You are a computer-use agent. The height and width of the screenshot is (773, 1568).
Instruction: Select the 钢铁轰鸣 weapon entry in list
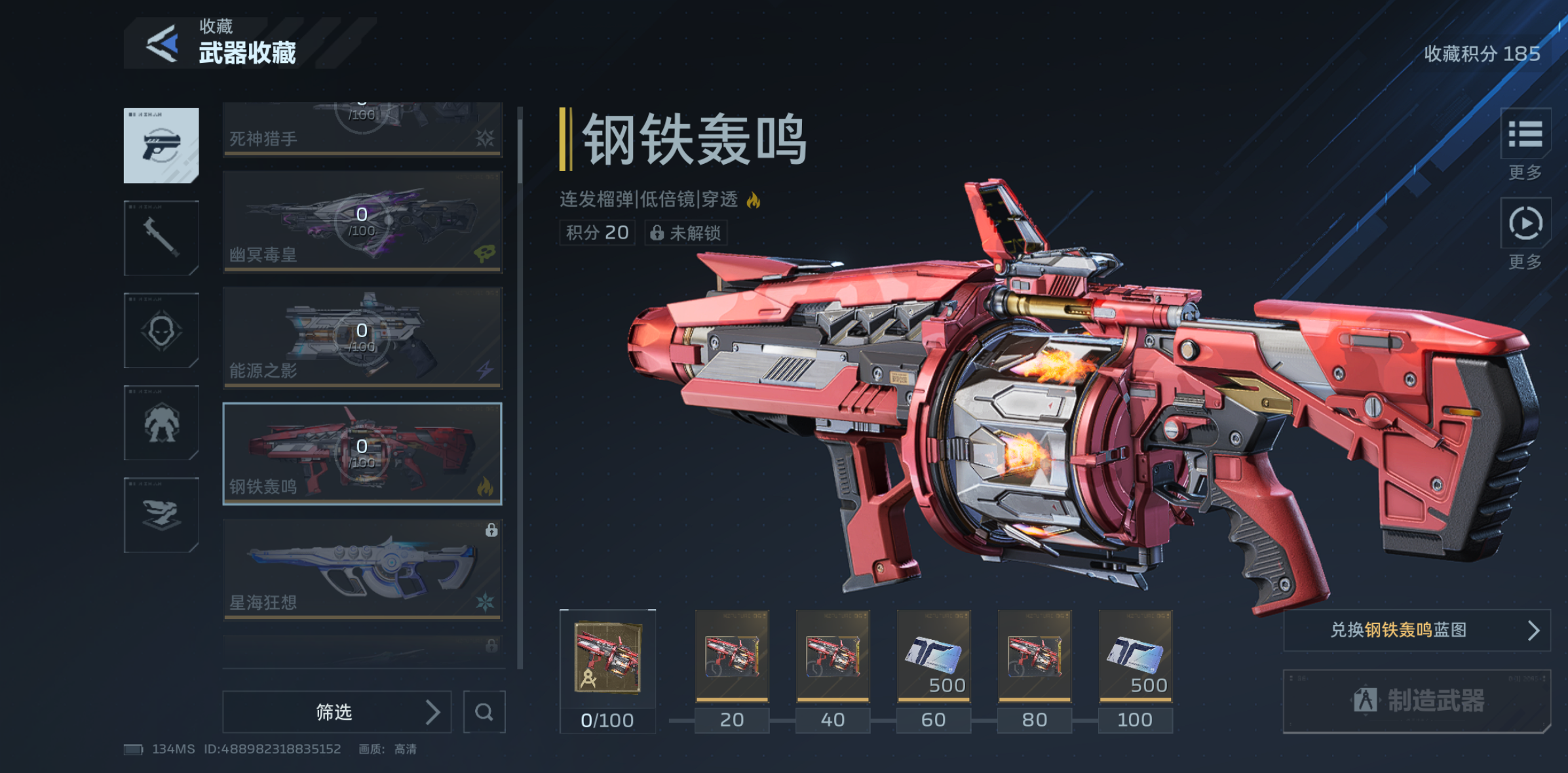click(x=362, y=453)
